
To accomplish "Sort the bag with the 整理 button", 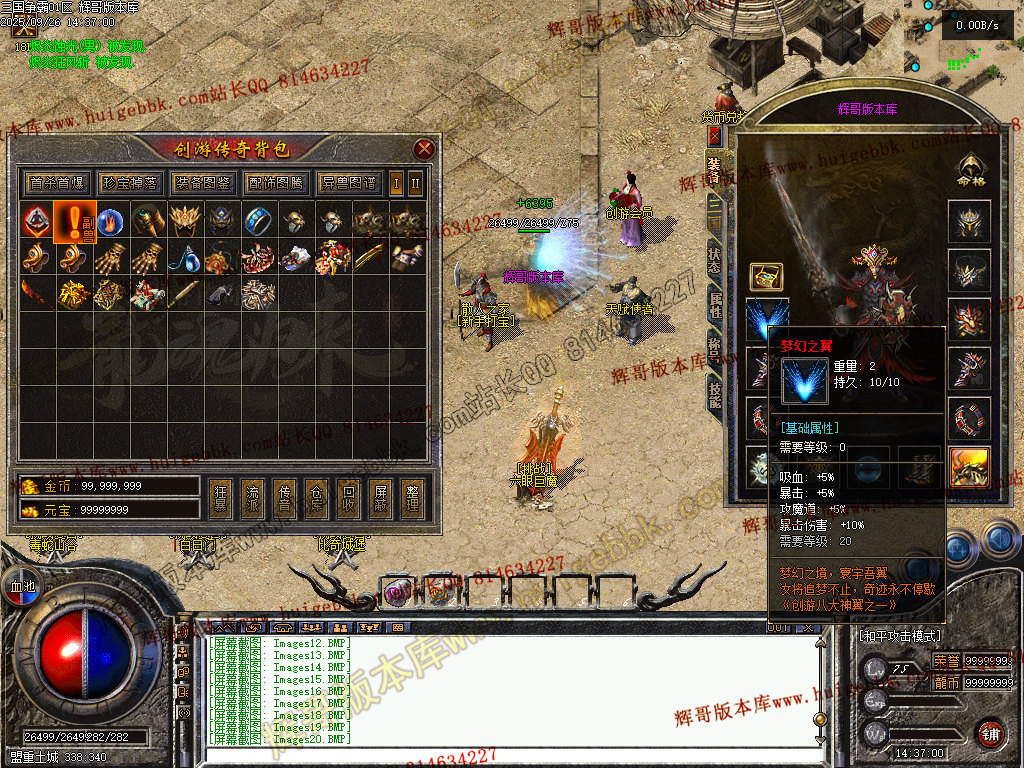I will pos(410,499).
